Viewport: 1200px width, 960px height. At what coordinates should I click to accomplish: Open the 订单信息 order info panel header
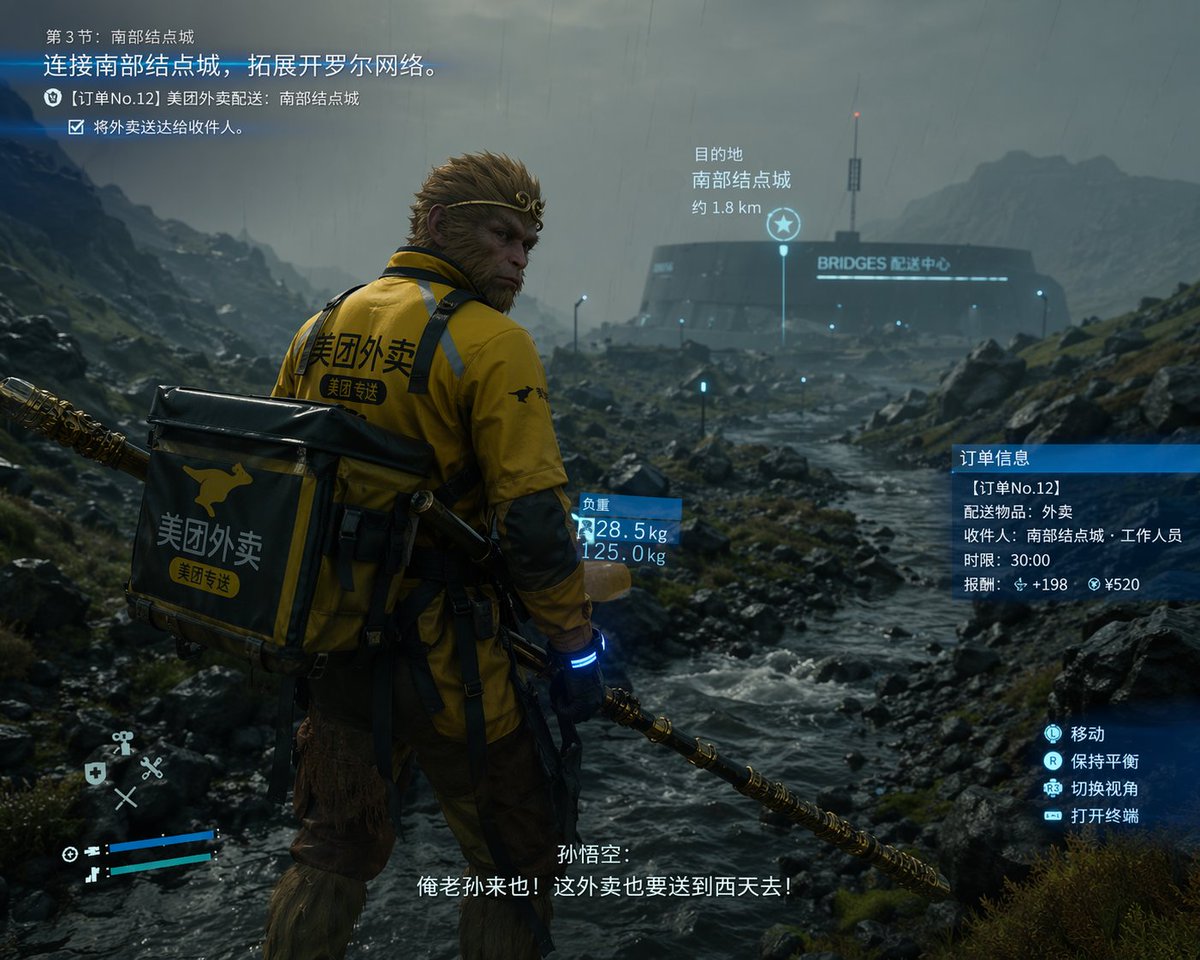(1075, 458)
